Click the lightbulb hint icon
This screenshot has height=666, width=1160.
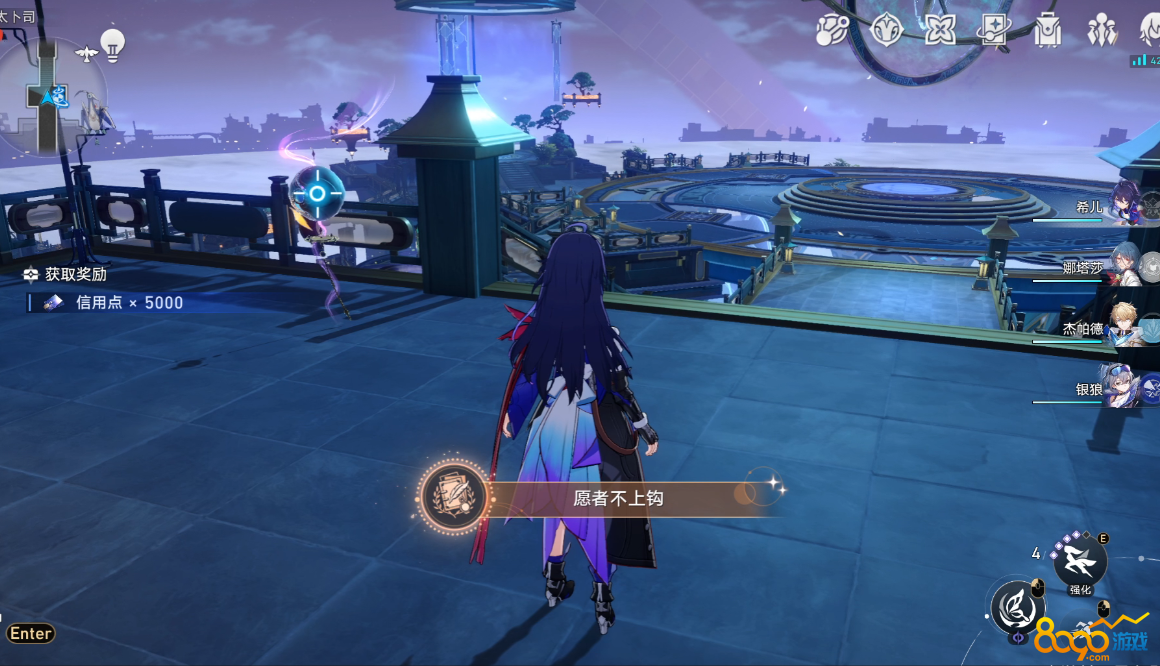113,44
